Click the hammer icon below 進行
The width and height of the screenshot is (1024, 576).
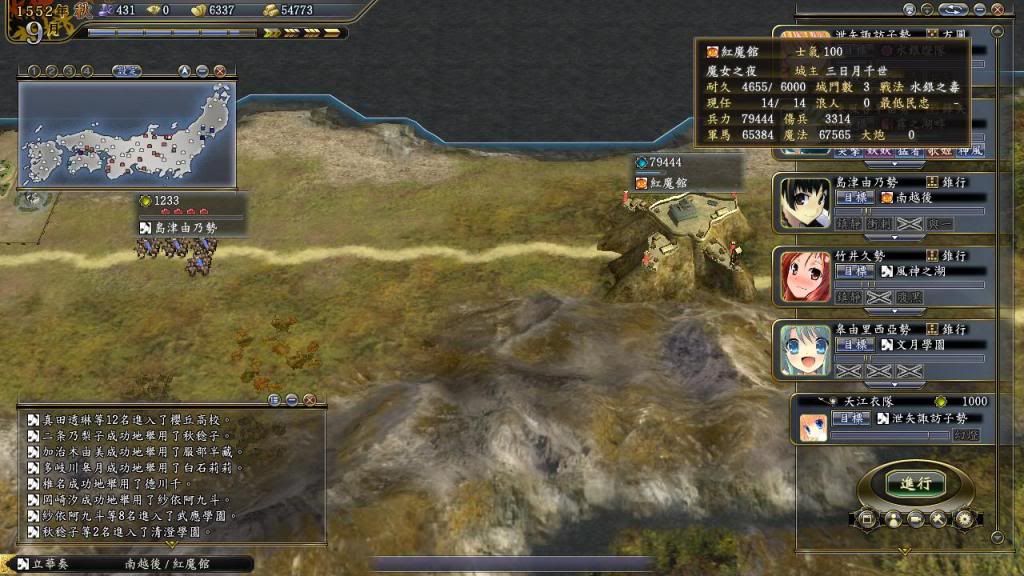click(938, 519)
